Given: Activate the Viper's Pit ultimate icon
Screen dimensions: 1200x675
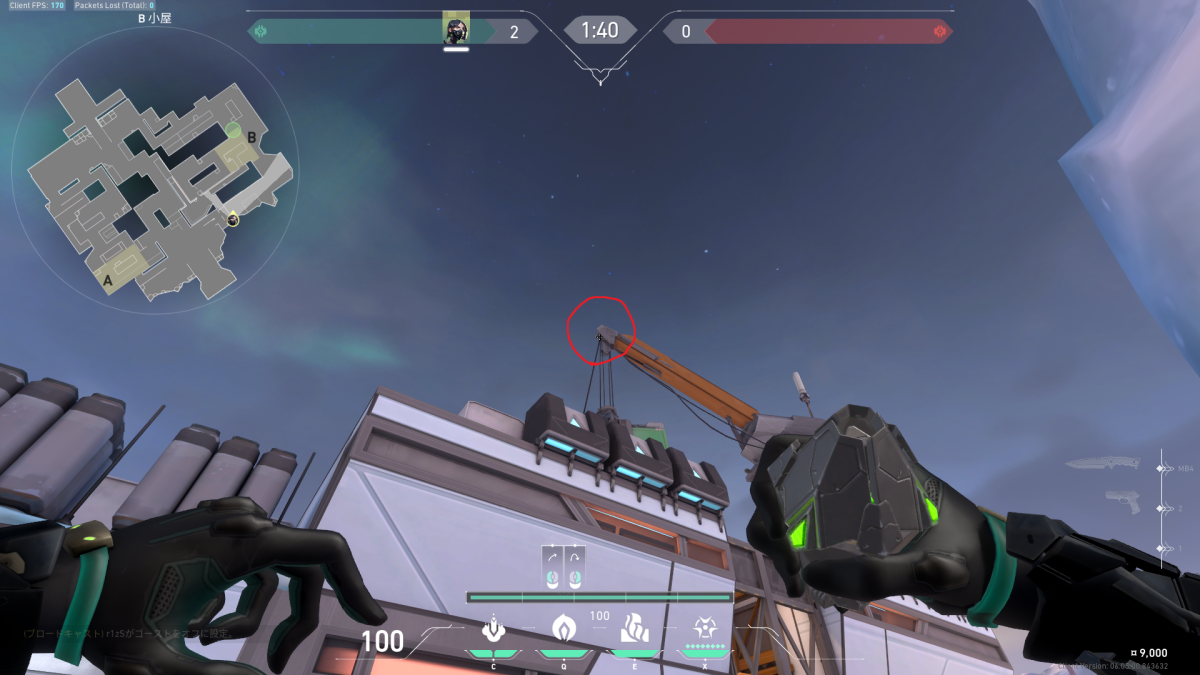Looking at the screenshot, I should tap(705, 627).
